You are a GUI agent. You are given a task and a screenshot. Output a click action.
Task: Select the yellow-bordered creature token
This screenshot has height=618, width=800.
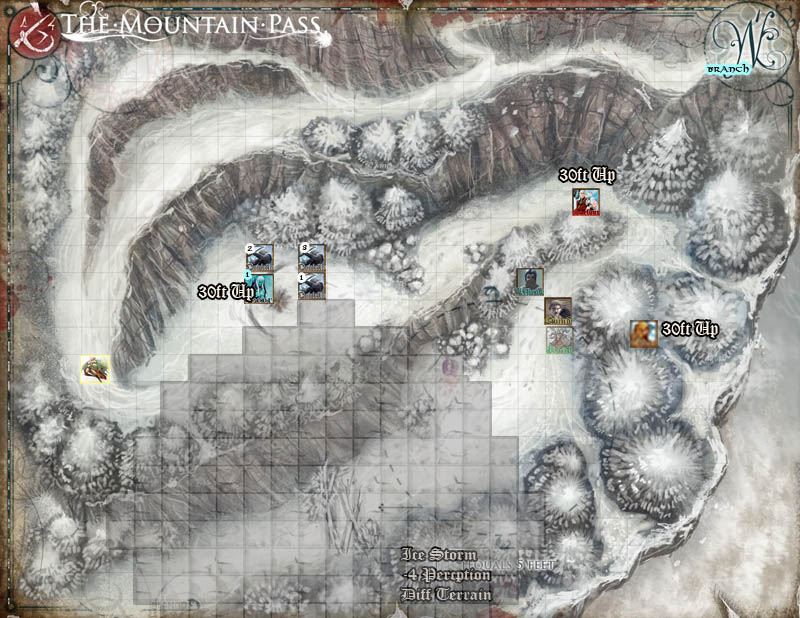click(x=95, y=368)
